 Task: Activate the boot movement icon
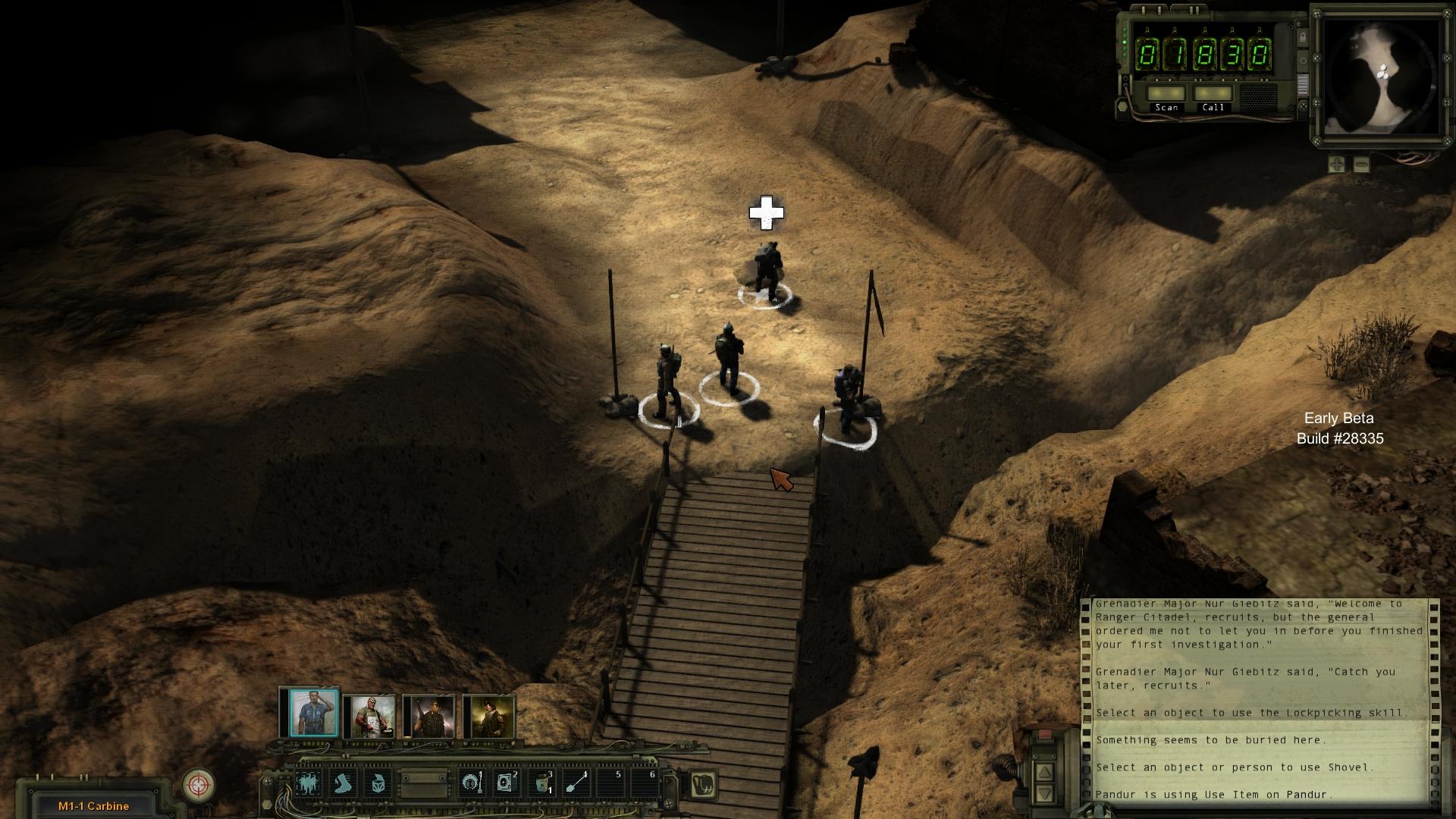pos(344,783)
